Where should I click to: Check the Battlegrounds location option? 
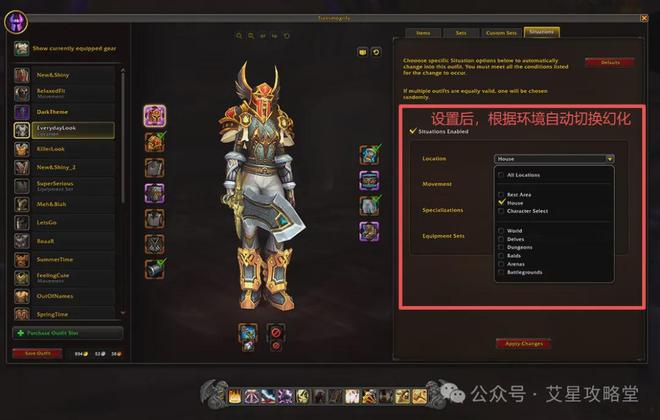click(501, 272)
